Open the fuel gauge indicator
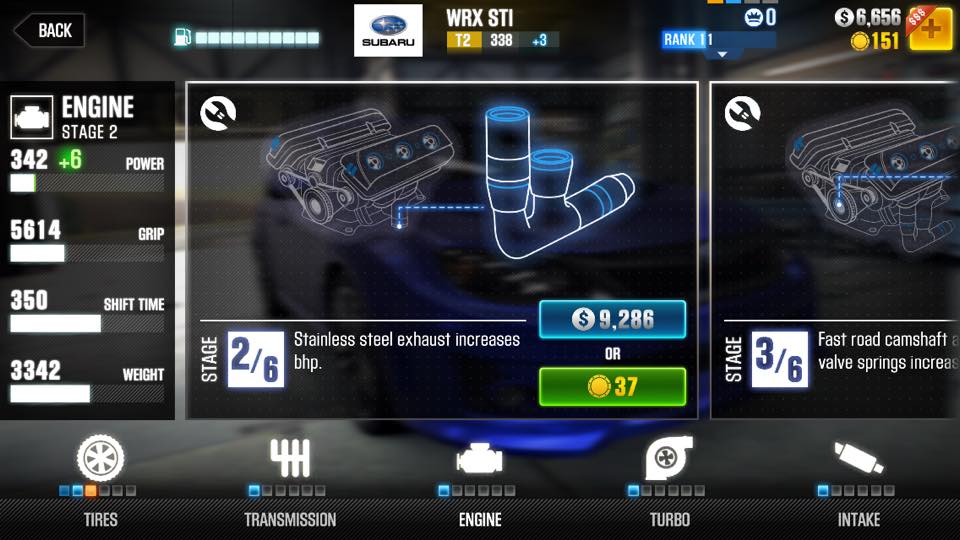 (247, 38)
